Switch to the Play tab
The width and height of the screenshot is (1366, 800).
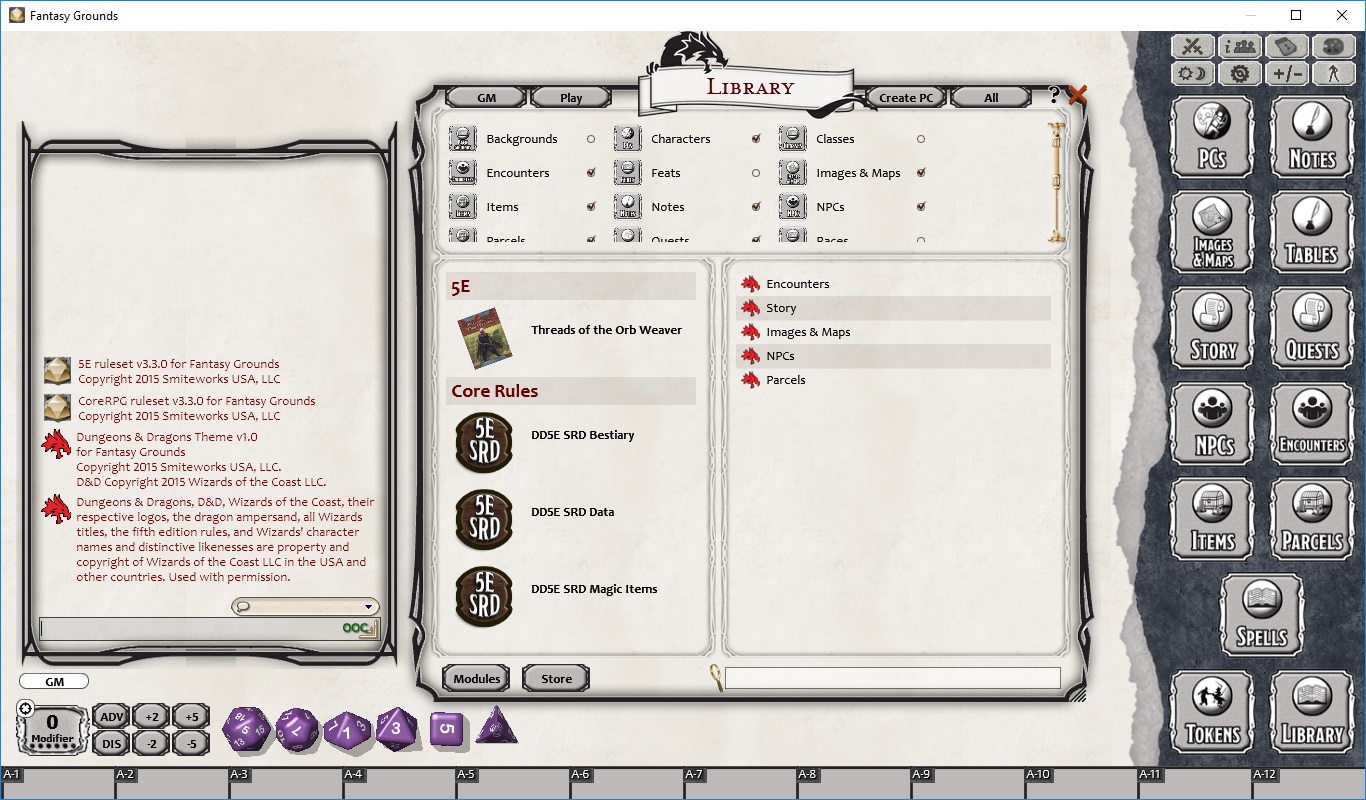(x=570, y=97)
